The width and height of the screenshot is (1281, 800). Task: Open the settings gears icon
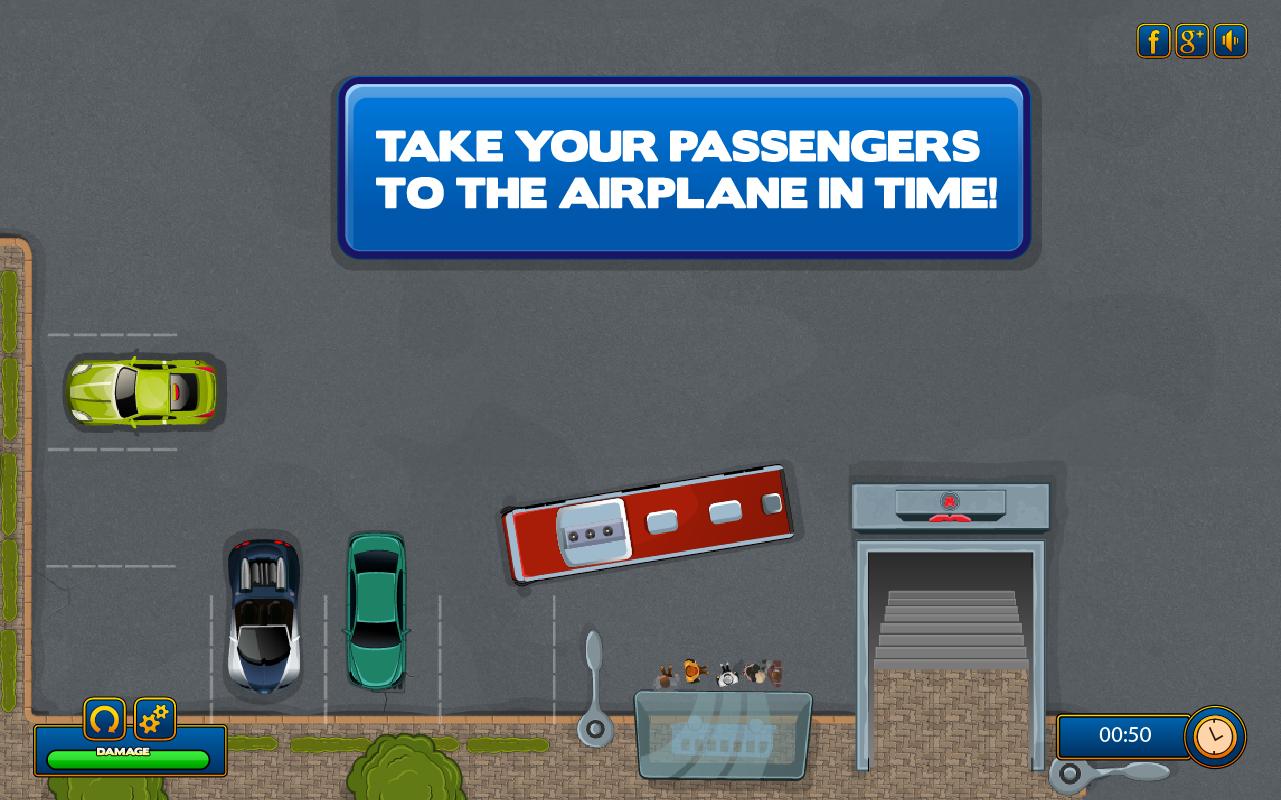coord(155,719)
